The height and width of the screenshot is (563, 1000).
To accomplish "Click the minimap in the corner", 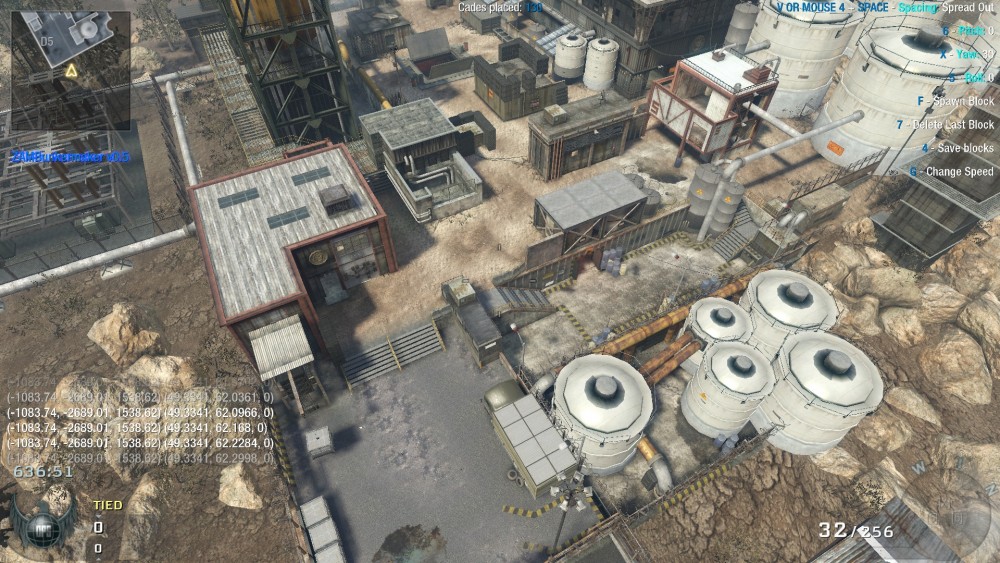I will click(70, 66).
